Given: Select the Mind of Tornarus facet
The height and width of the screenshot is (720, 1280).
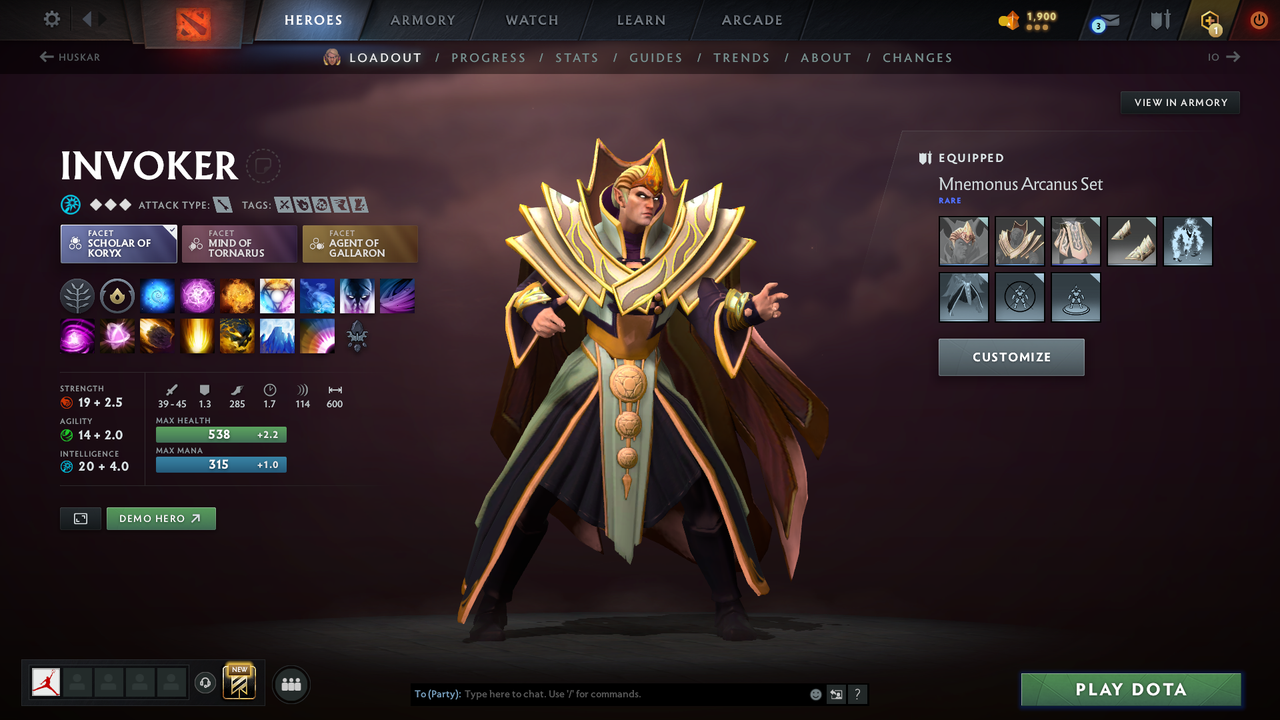Looking at the screenshot, I should coord(239,243).
